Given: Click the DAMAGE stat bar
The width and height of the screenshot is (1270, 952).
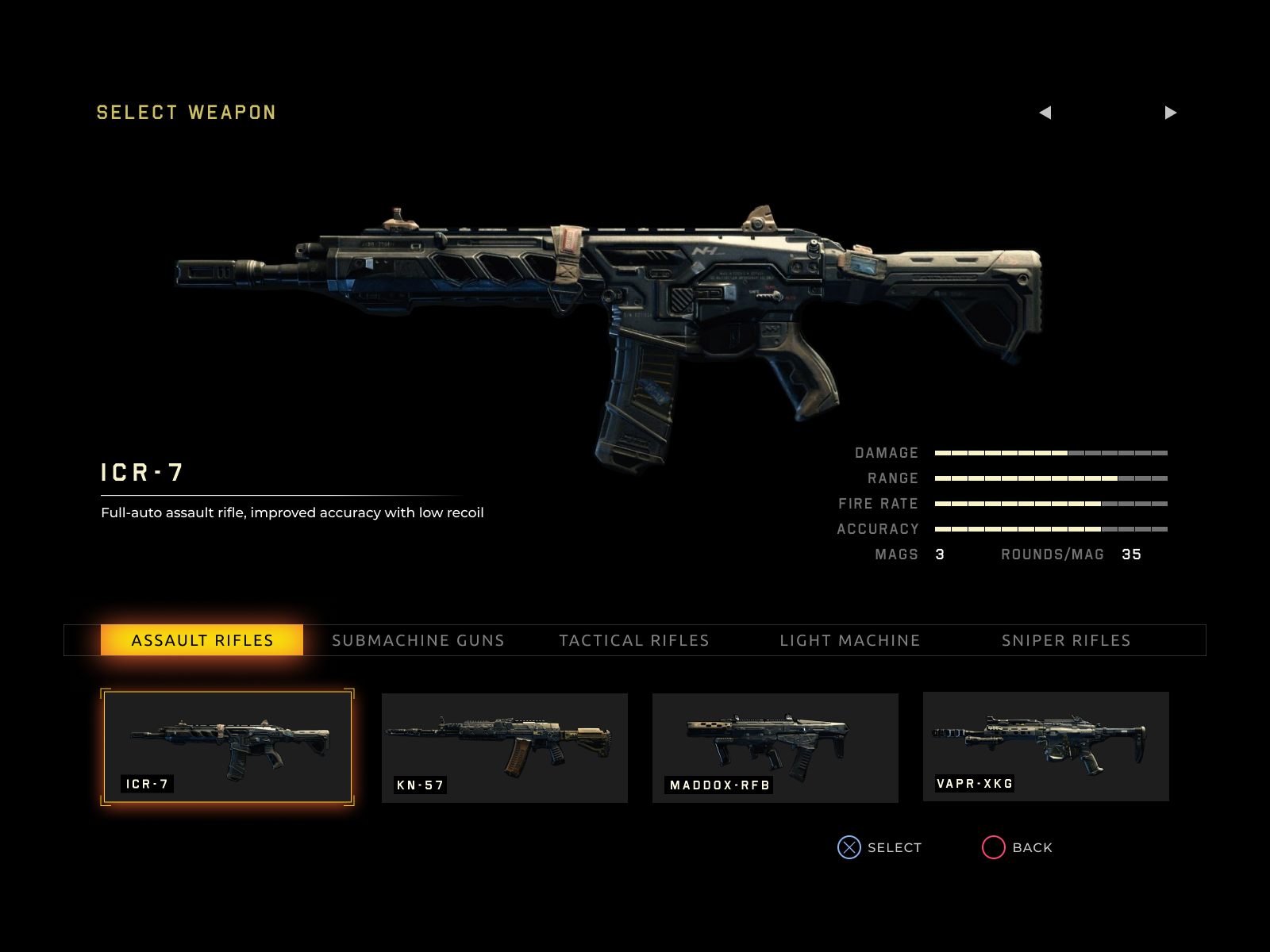Looking at the screenshot, I should (1049, 452).
